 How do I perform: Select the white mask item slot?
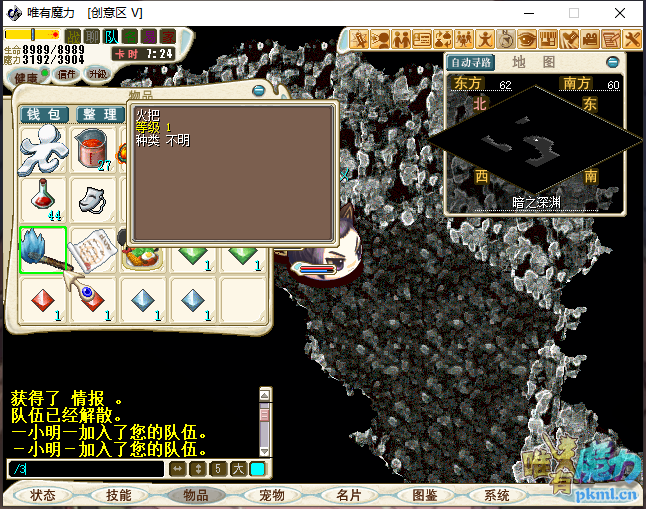(x=95, y=199)
